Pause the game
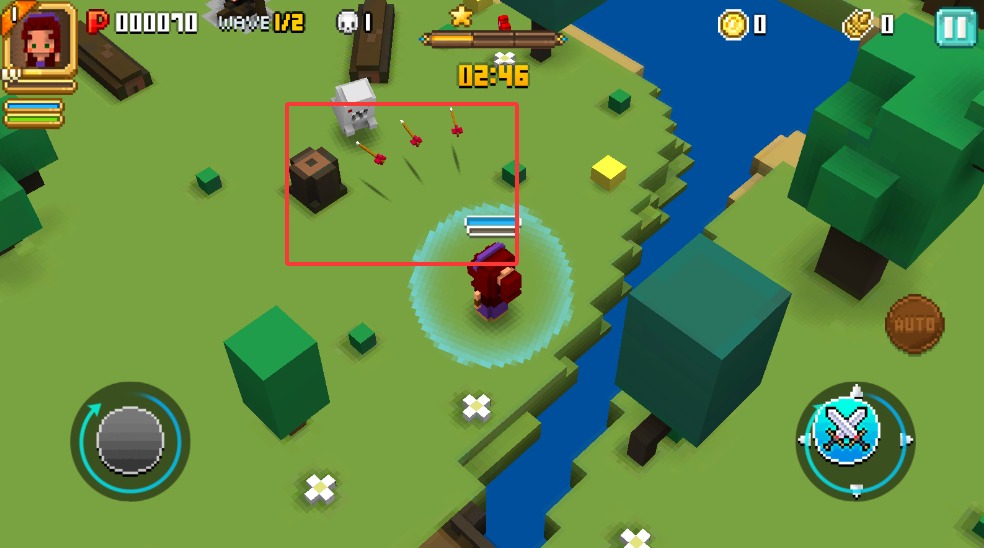 coord(955,27)
